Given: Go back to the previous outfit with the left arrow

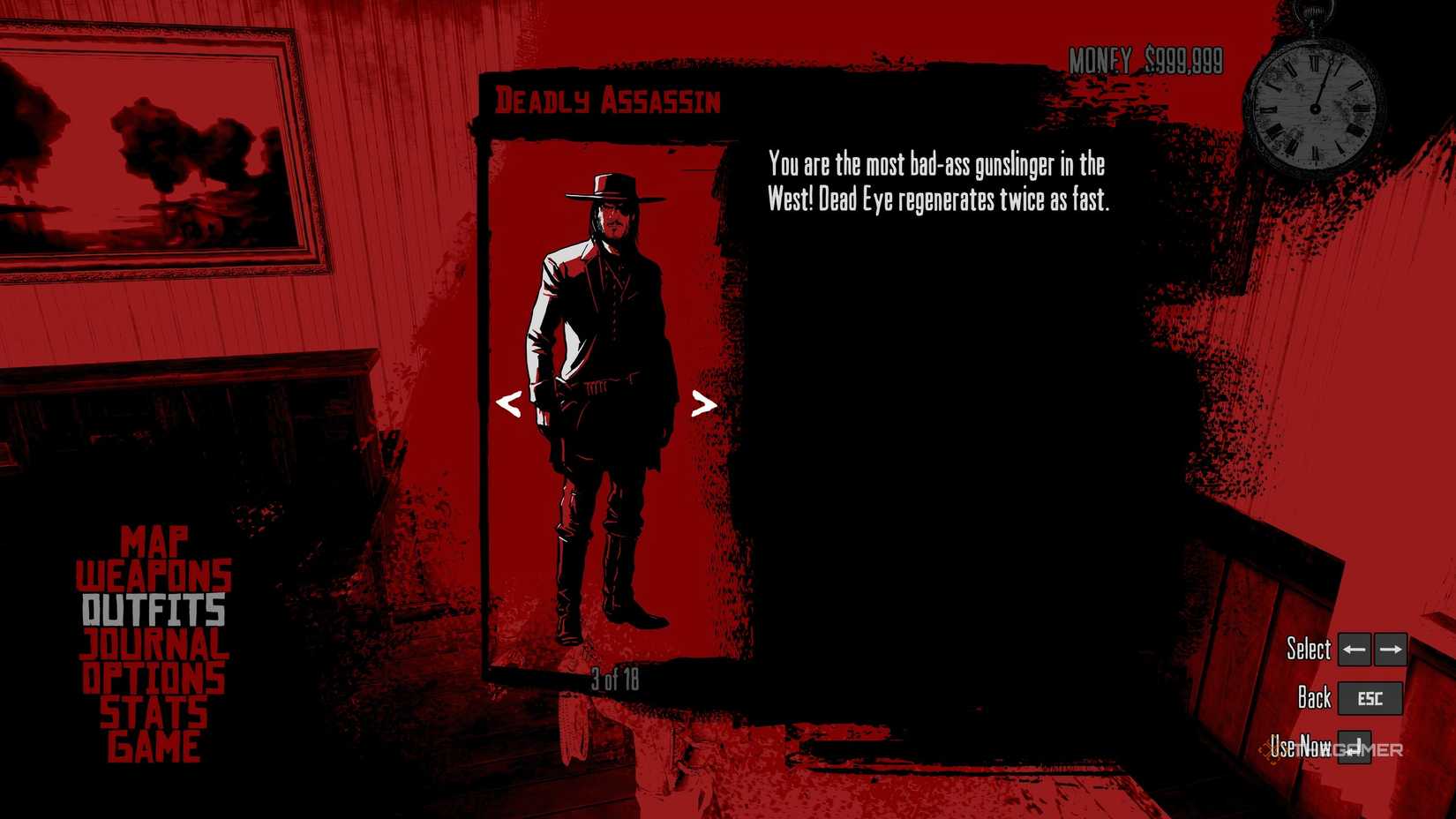Looking at the screenshot, I should pyautogui.click(x=507, y=406).
